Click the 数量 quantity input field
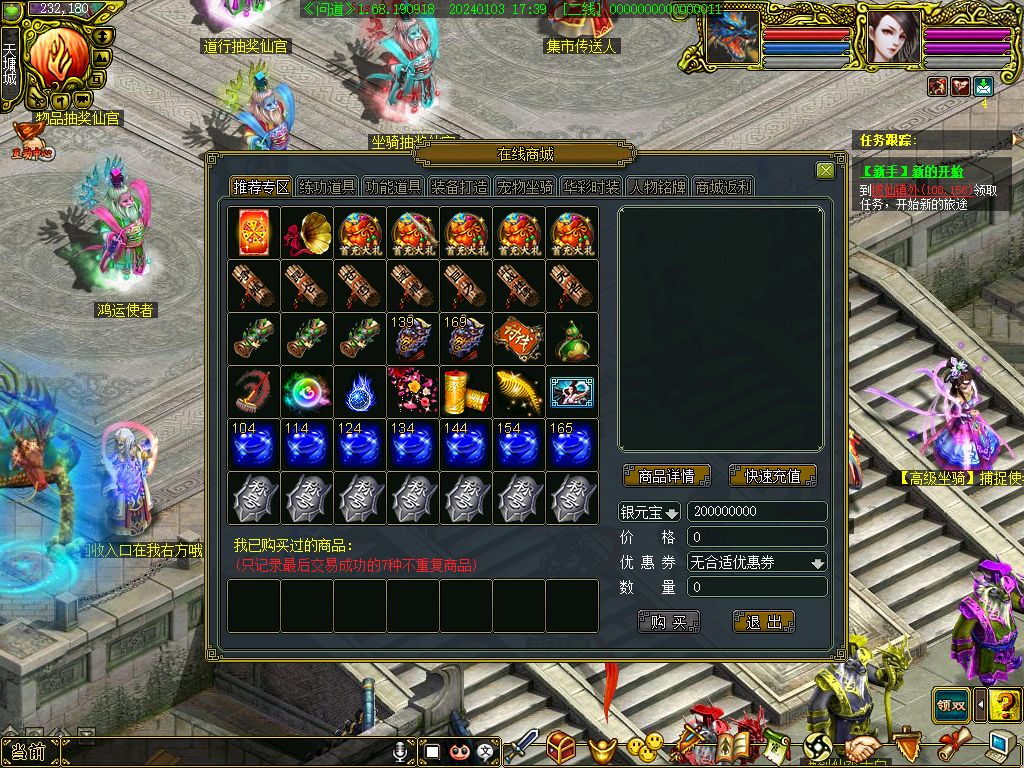 pos(757,587)
